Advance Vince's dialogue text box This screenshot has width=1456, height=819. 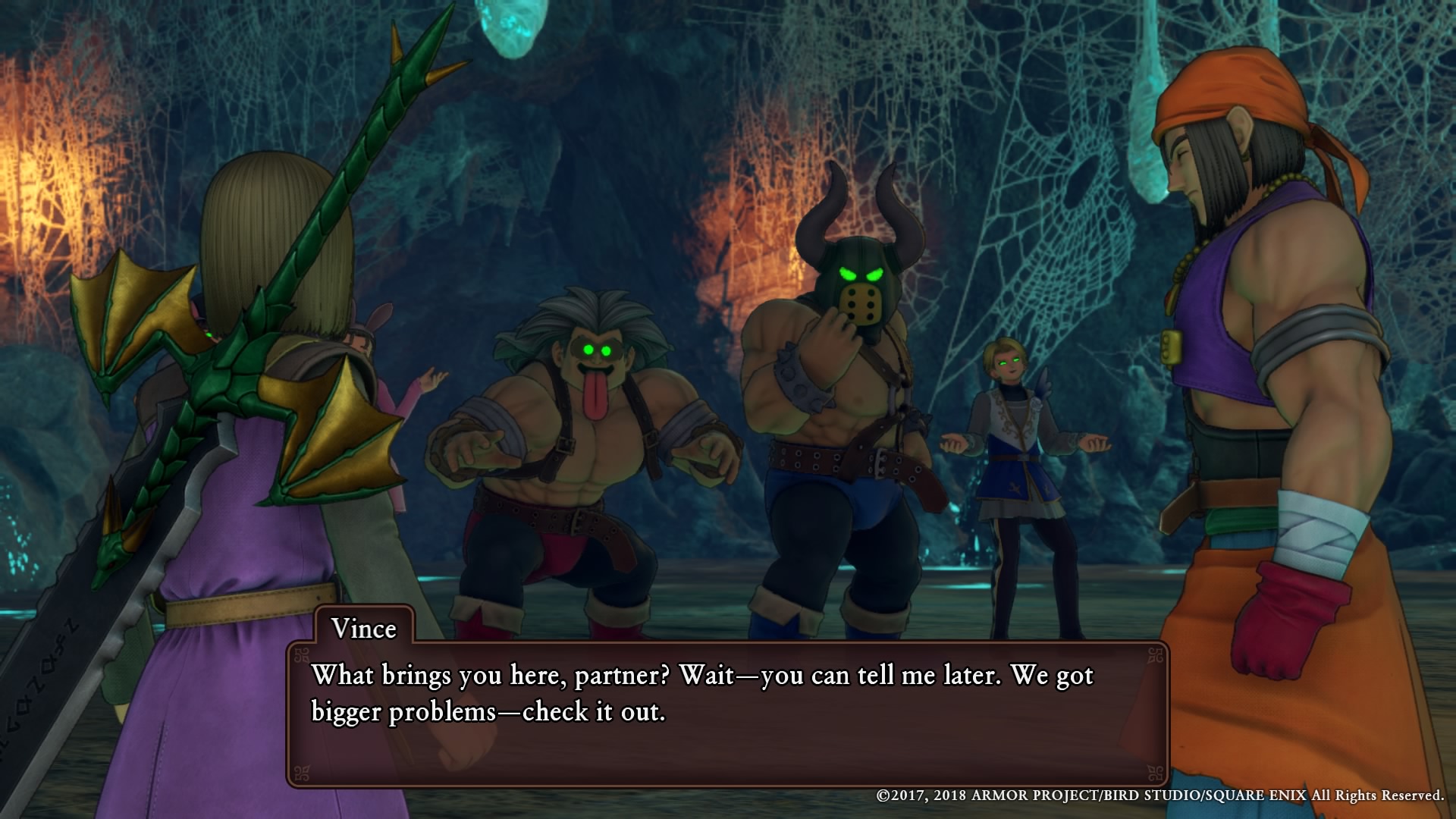point(726,713)
